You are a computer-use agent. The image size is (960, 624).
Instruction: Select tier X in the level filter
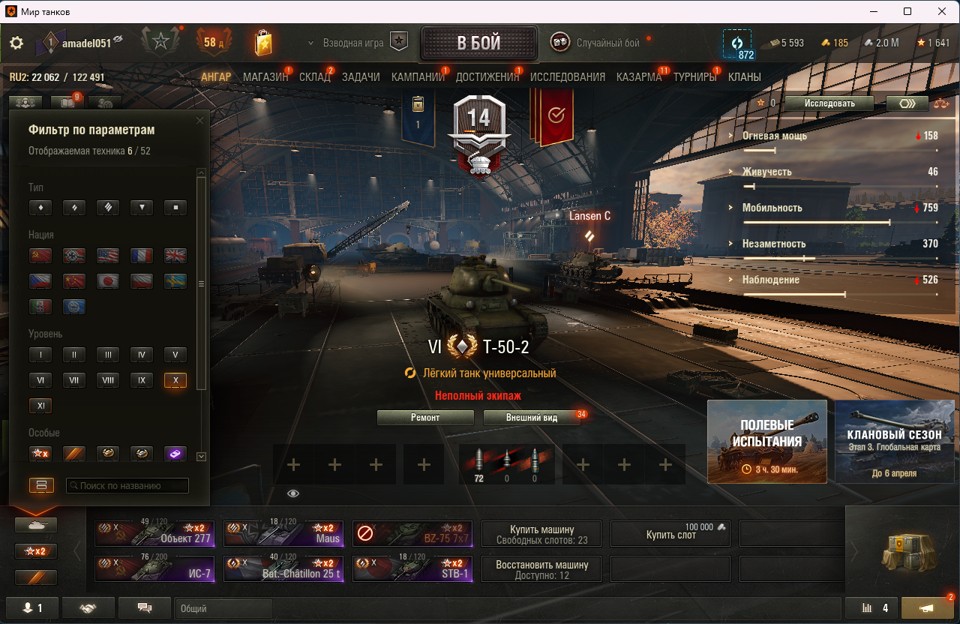175,380
